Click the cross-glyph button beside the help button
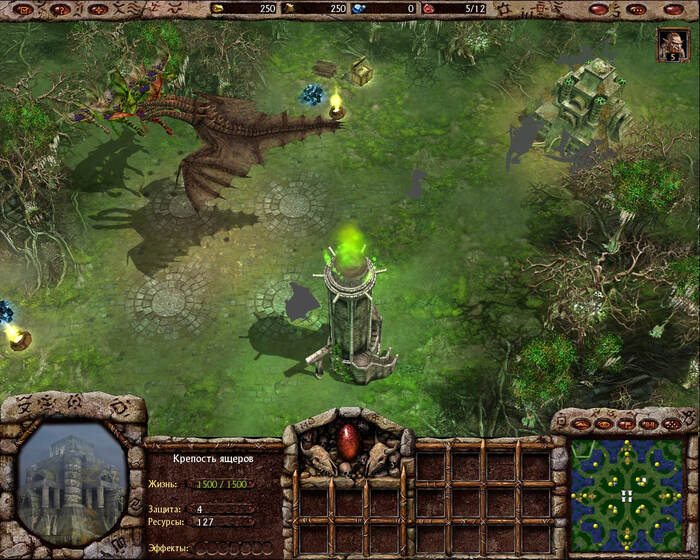 [x=97, y=9]
